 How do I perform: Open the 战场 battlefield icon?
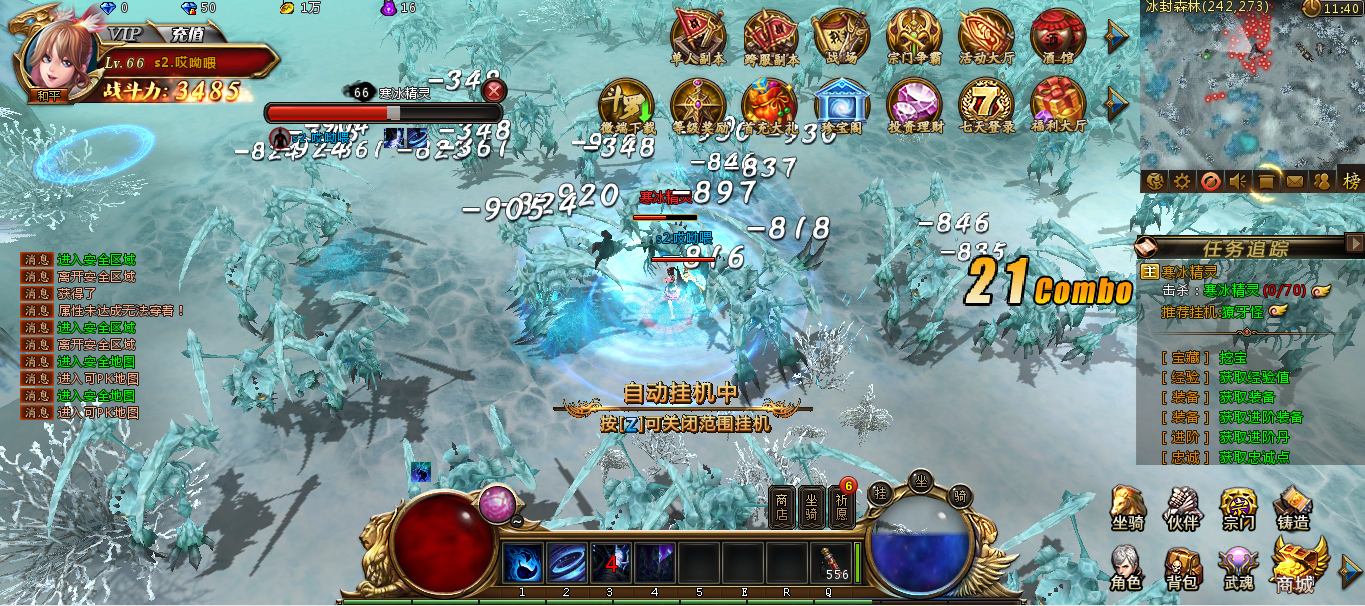[841, 35]
